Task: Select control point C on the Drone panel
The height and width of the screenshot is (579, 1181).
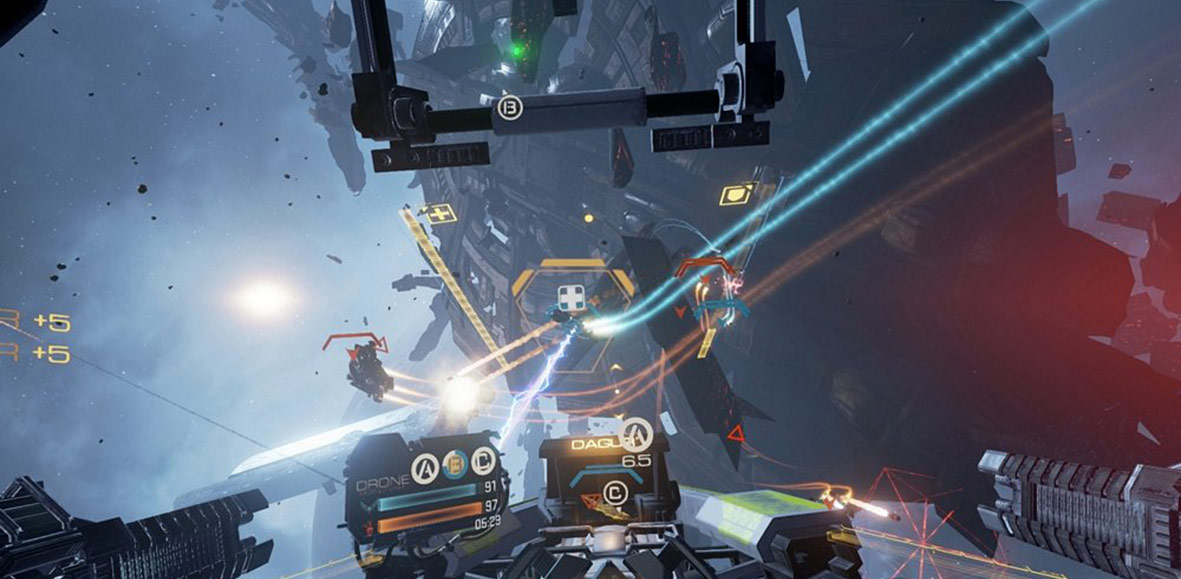Action: [x=484, y=462]
